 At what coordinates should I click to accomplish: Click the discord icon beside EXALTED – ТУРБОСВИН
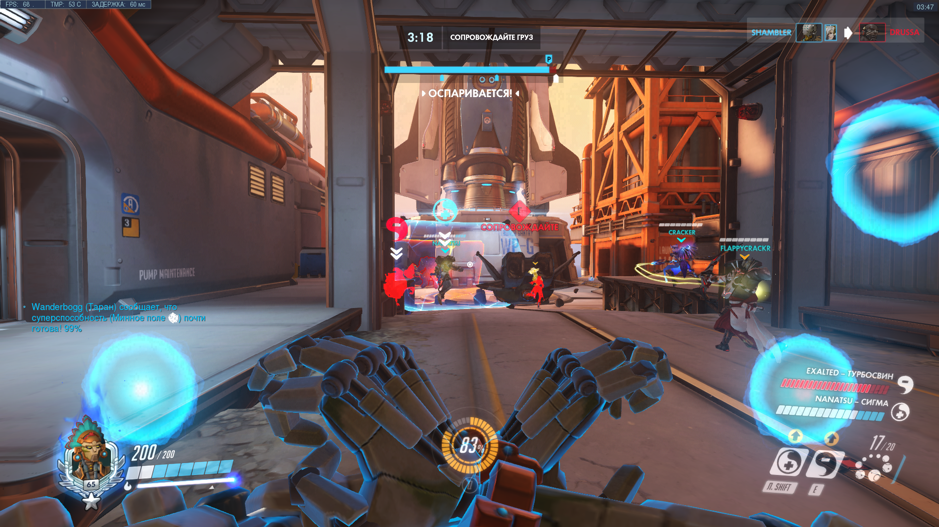click(x=904, y=384)
